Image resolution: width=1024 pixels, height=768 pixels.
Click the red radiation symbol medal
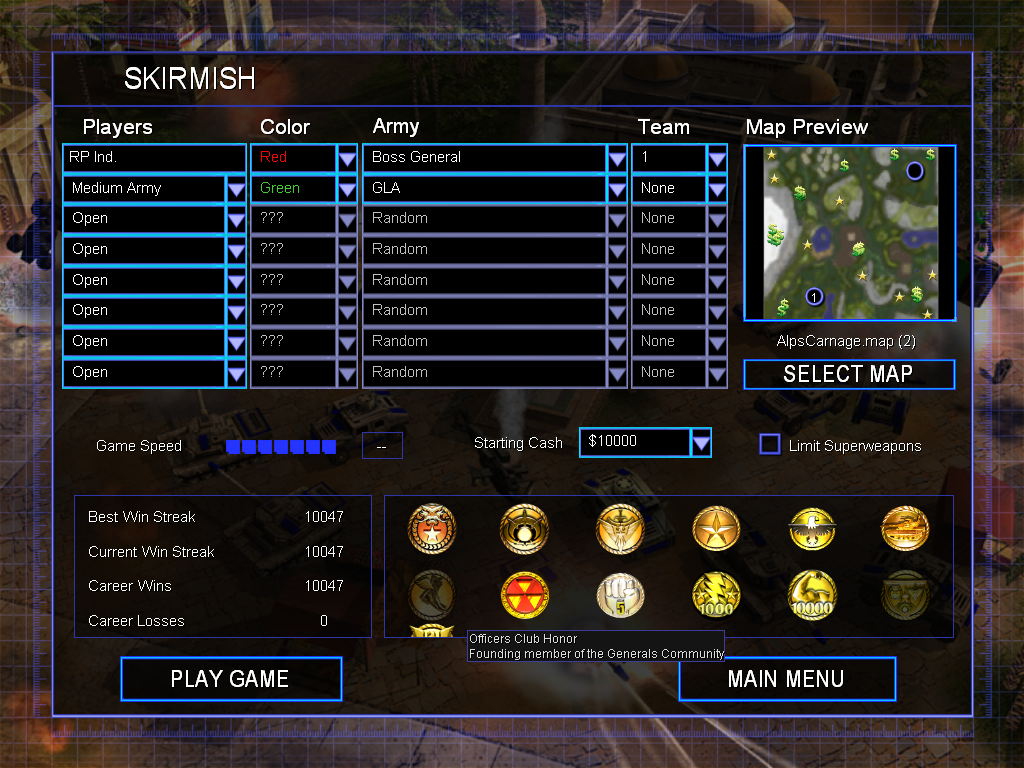[x=525, y=595]
